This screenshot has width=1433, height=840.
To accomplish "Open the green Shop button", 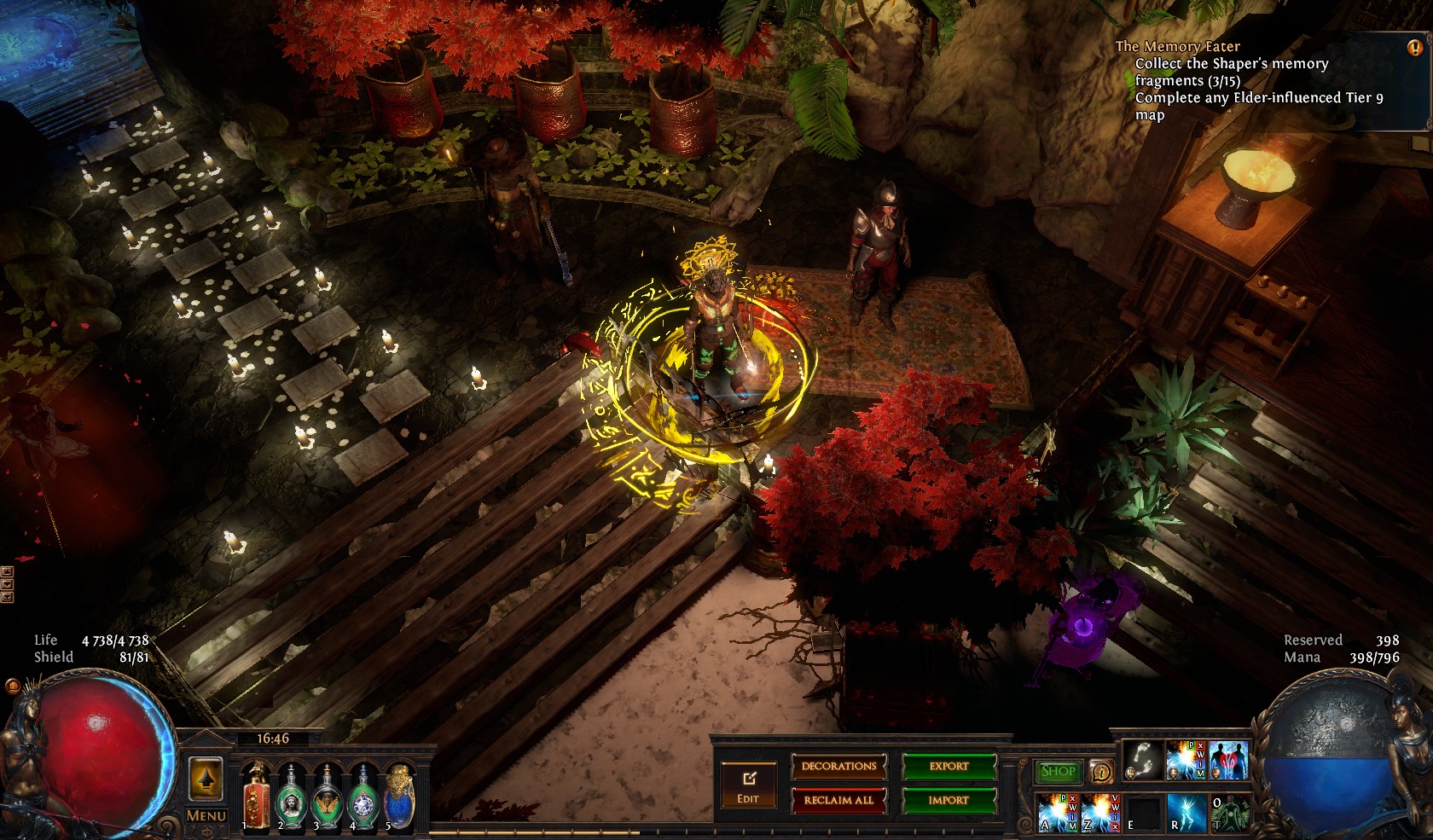I will click(x=1058, y=771).
